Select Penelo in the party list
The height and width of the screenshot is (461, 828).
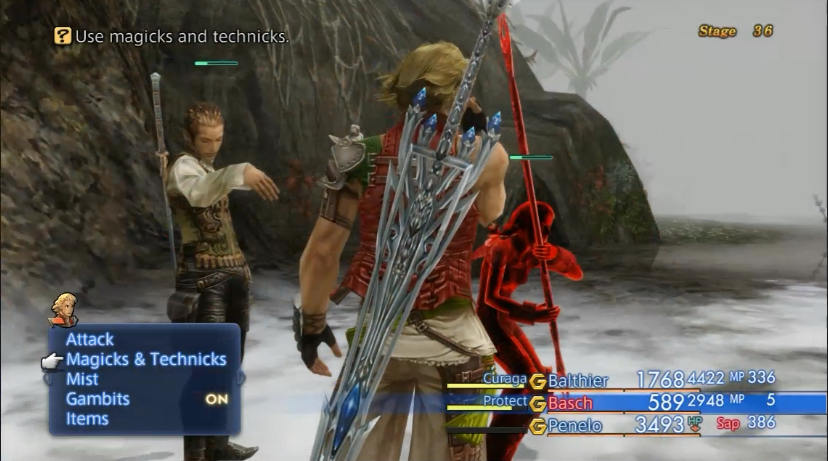tap(574, 426)
